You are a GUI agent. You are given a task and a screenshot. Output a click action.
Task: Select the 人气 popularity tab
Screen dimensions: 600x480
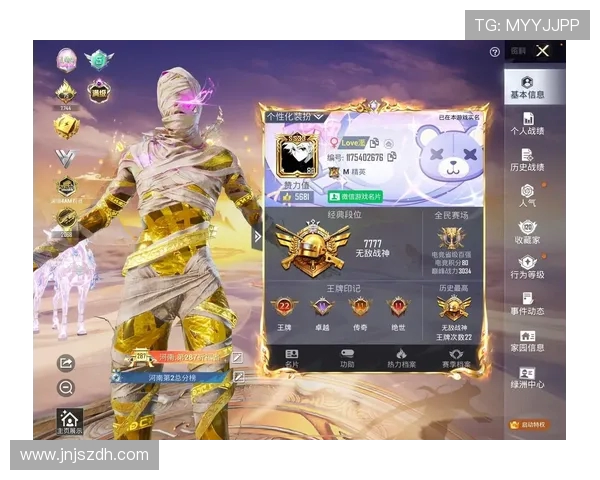click(527, 194)
